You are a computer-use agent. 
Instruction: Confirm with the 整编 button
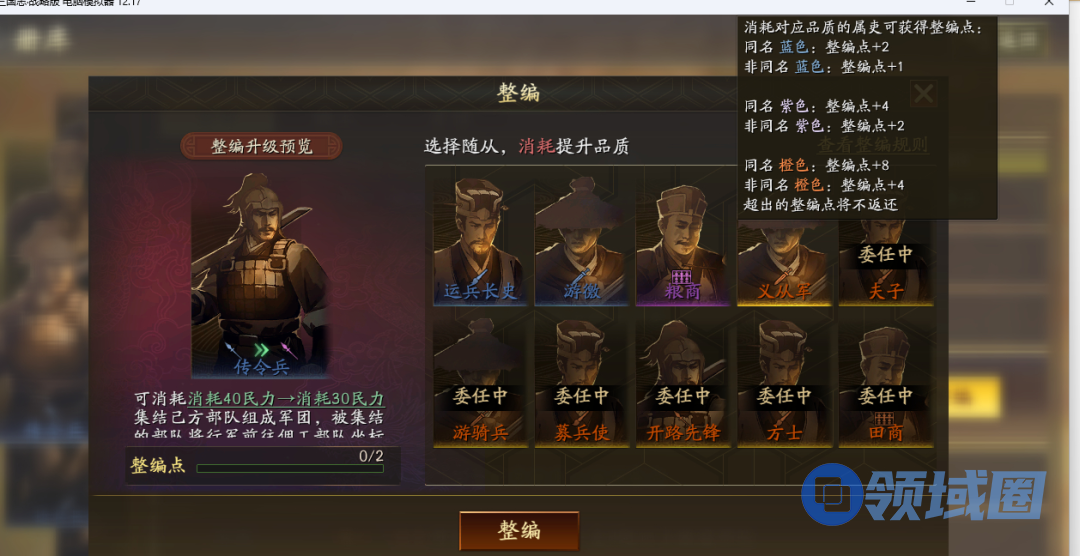(x=519, y=530)
